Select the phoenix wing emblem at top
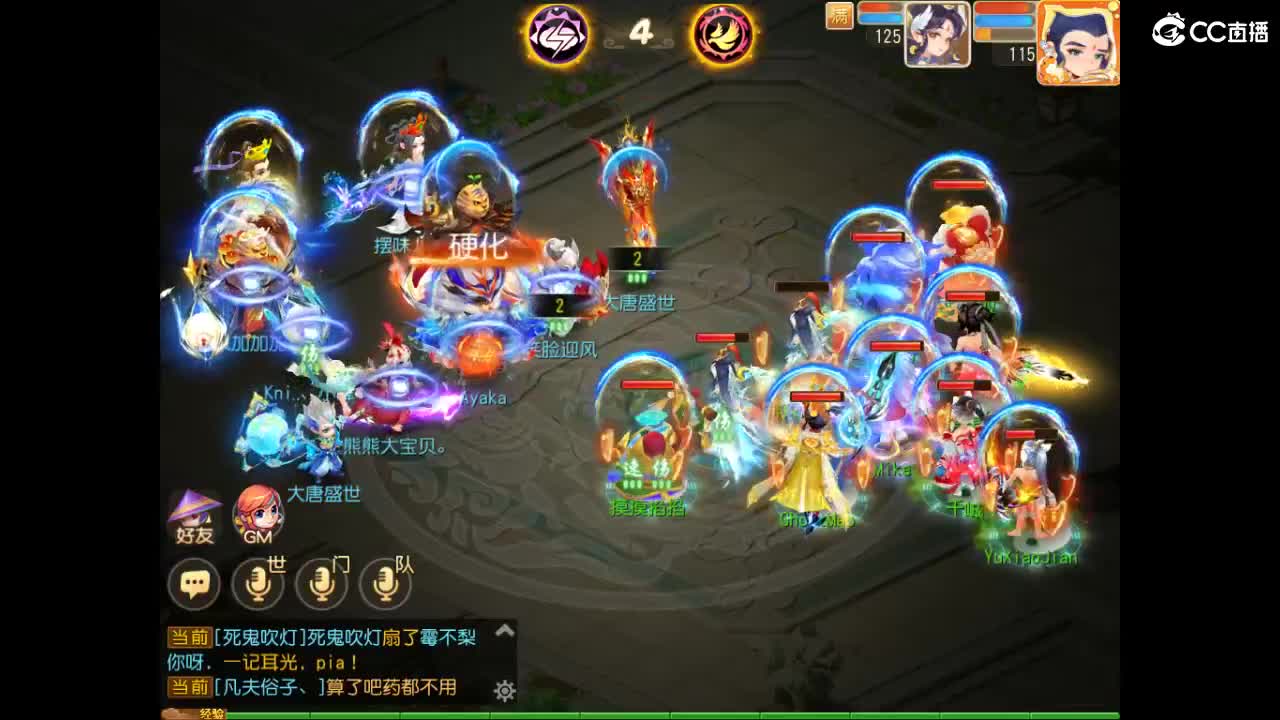The image size is (1280, 720). 722,36
